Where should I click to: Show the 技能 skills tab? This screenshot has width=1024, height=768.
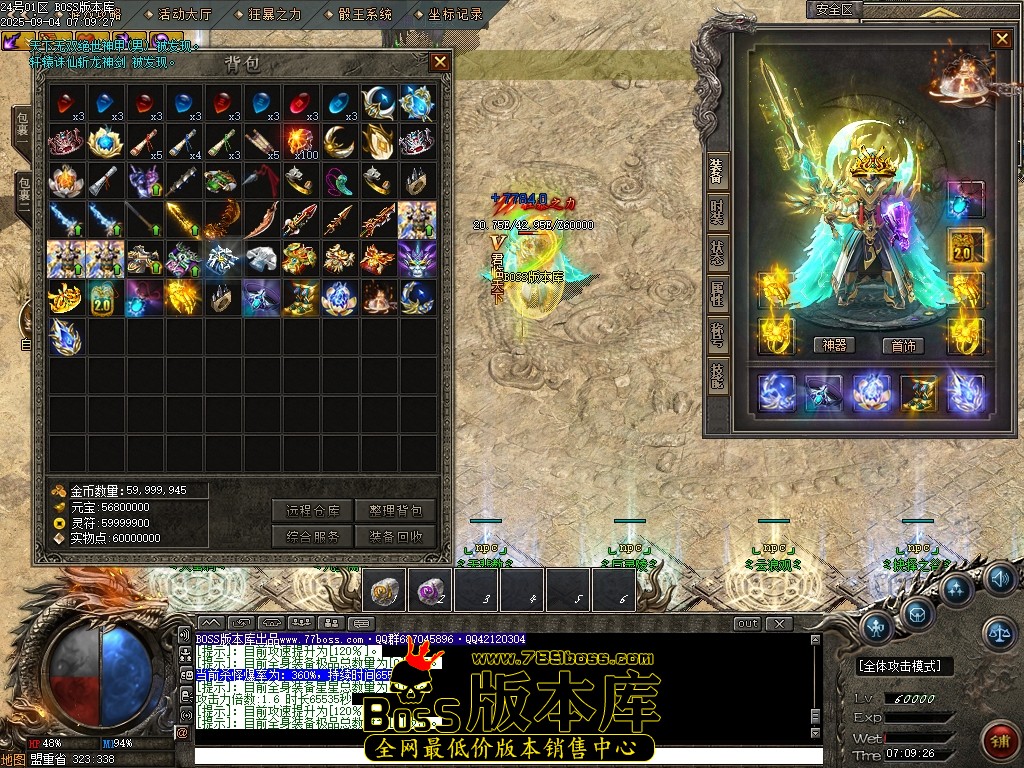coord(717,378)
